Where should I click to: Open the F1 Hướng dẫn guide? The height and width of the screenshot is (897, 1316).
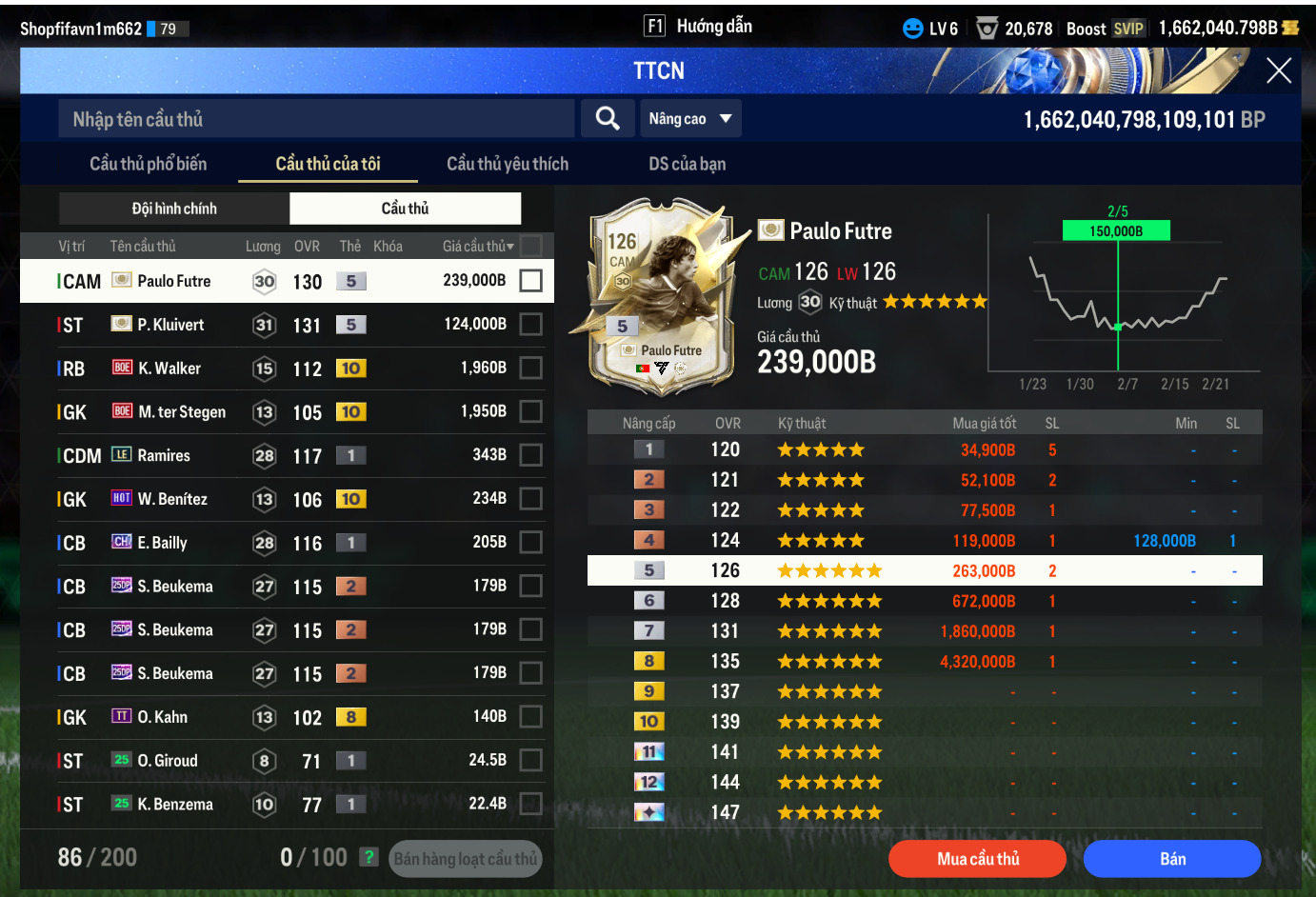coord(699,27)
